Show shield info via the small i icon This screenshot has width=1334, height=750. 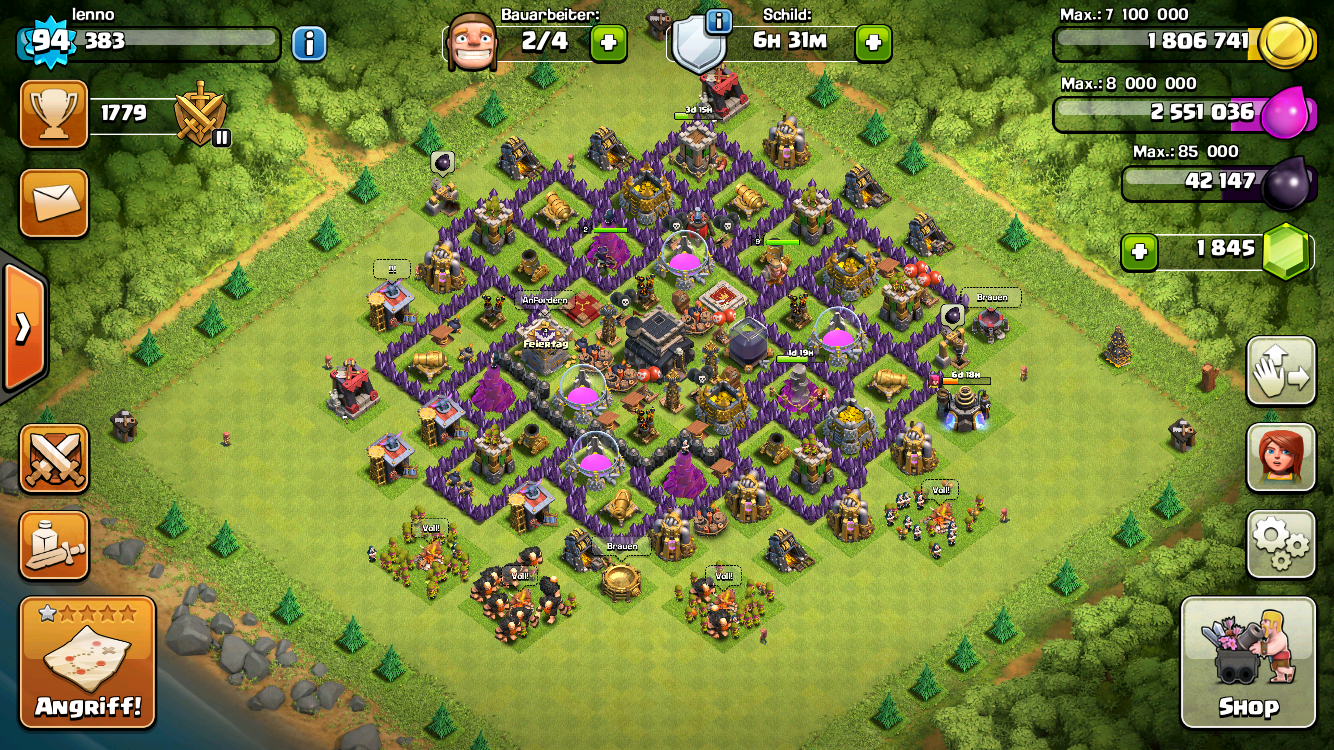(718, 20)
